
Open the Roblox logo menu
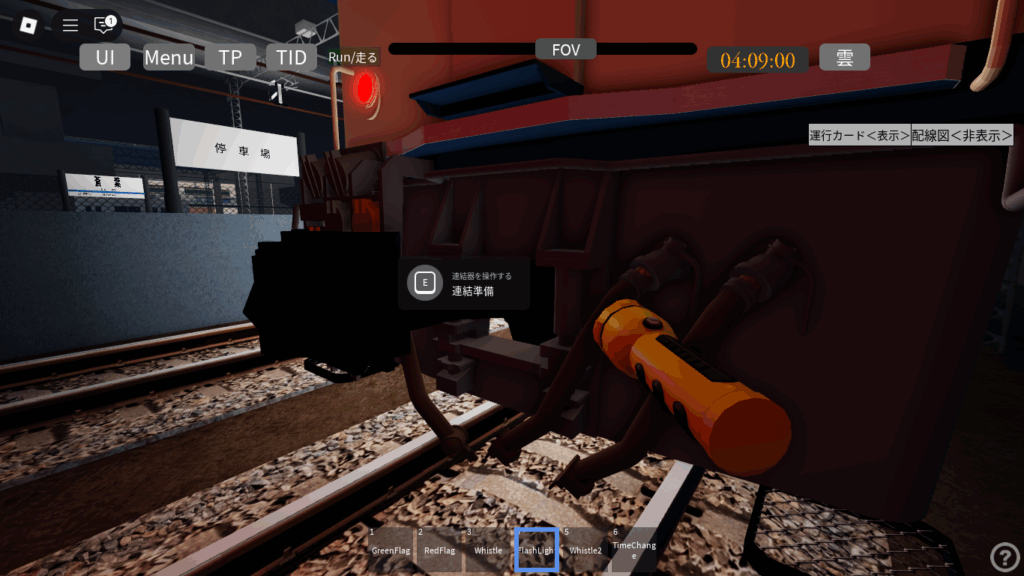(x=27, y=25)
